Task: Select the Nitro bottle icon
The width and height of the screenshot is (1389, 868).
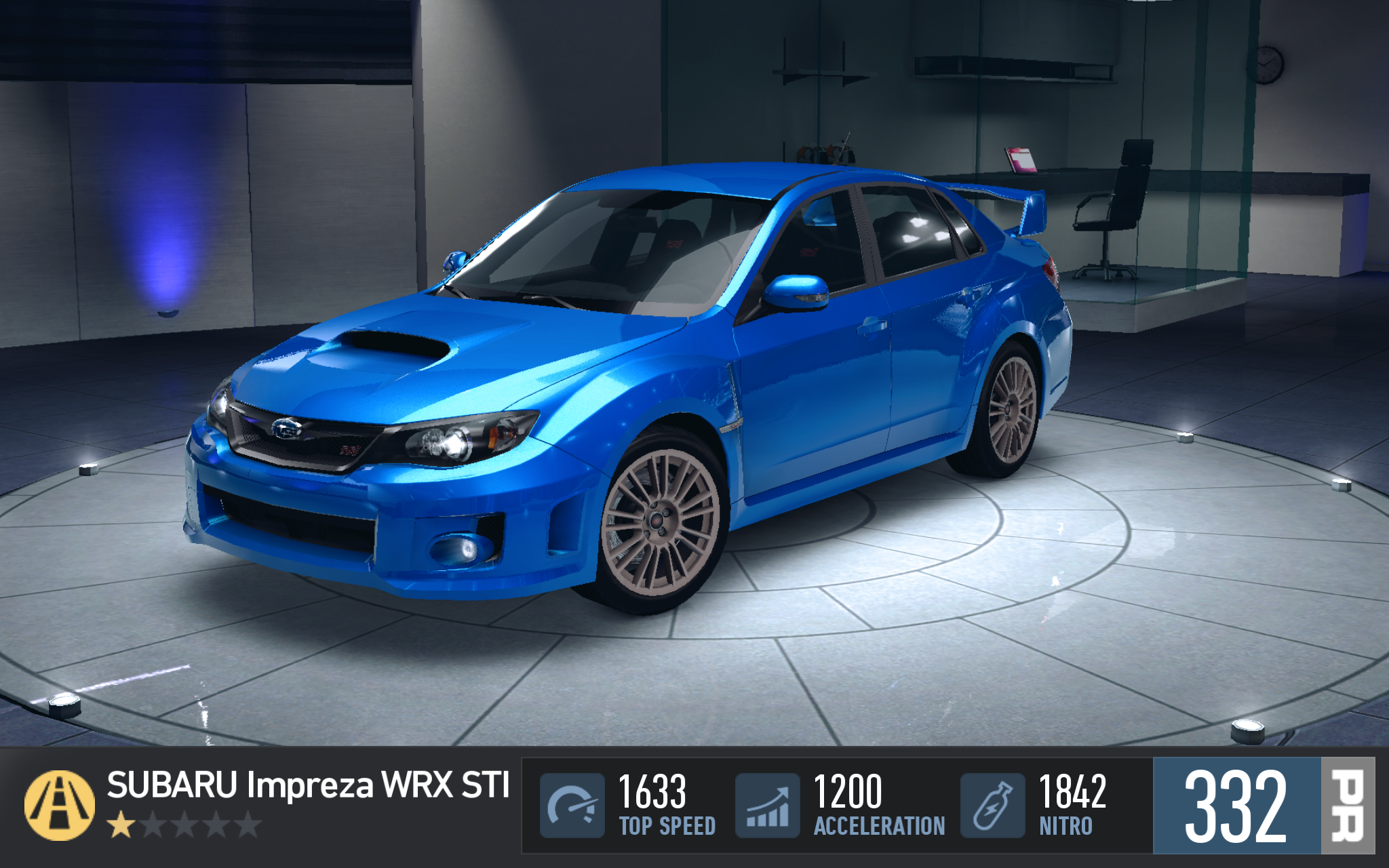Action: click(x=992, y=806)
